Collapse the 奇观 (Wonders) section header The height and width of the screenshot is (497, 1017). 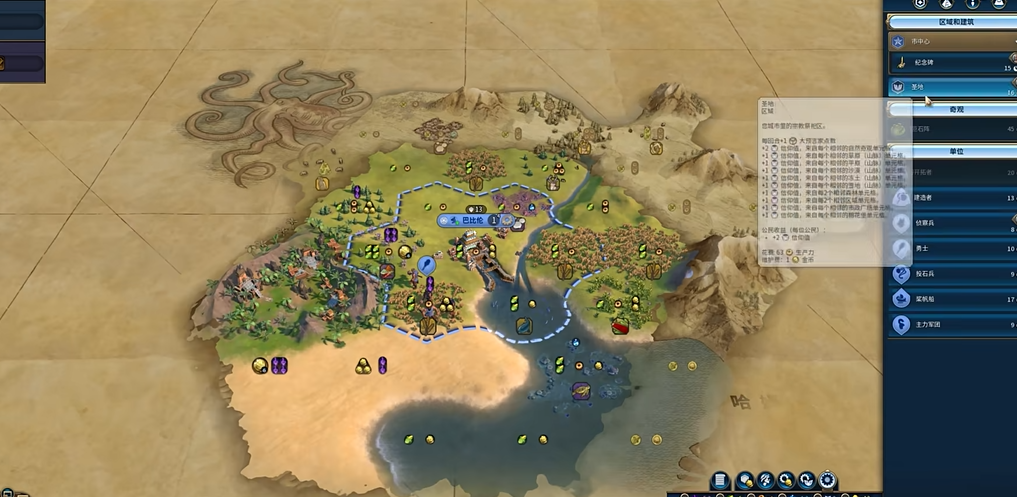tap(952, 109)
